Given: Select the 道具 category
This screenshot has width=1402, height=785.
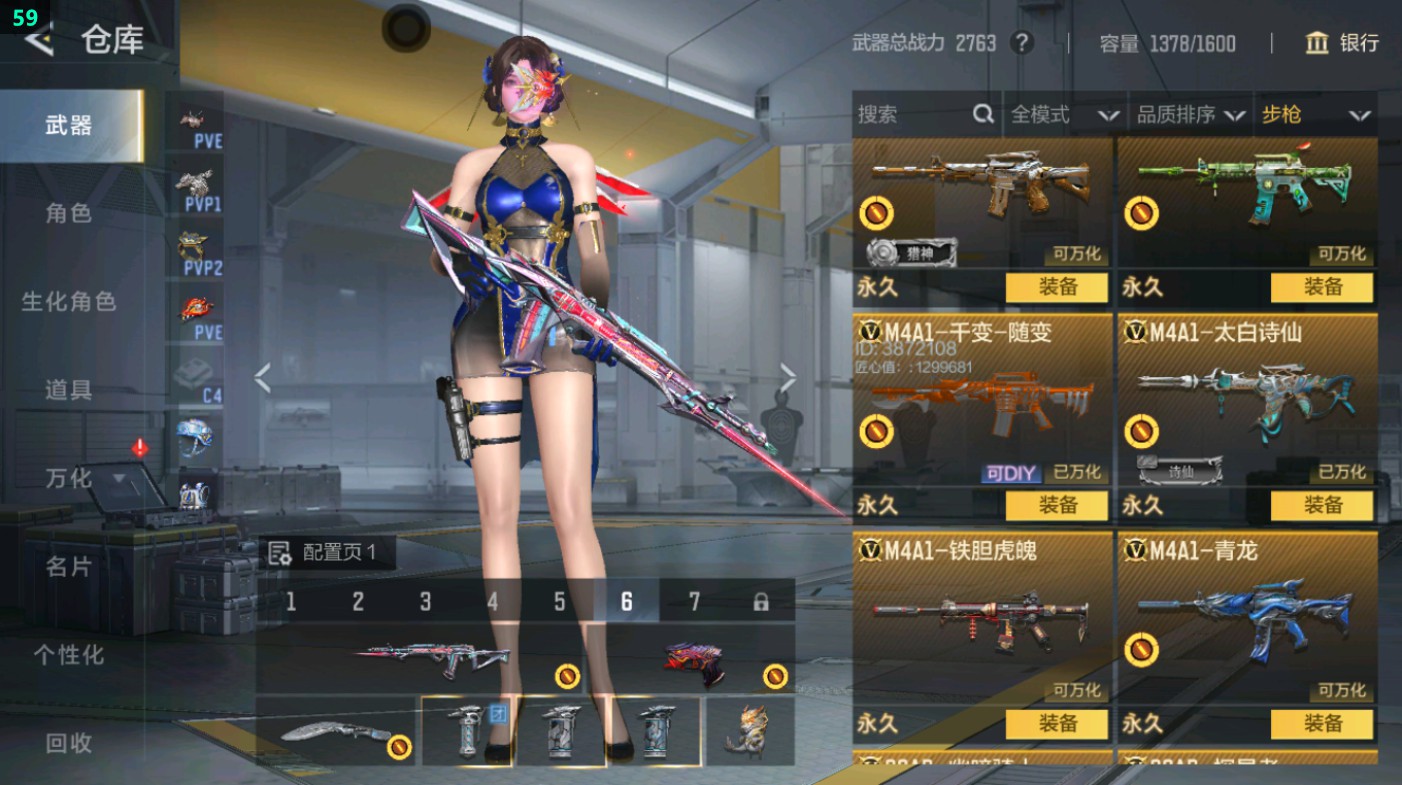Looking at the screenshot, I should pyautogui.click(x=69, y=389).
